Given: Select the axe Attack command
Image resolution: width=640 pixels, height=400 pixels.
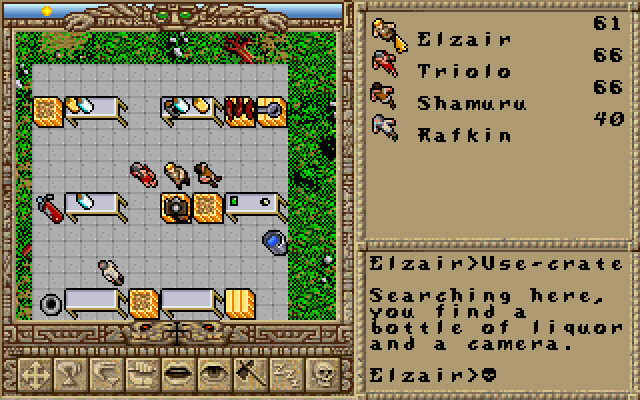Looking at the screenshot, I should [248, 373].
